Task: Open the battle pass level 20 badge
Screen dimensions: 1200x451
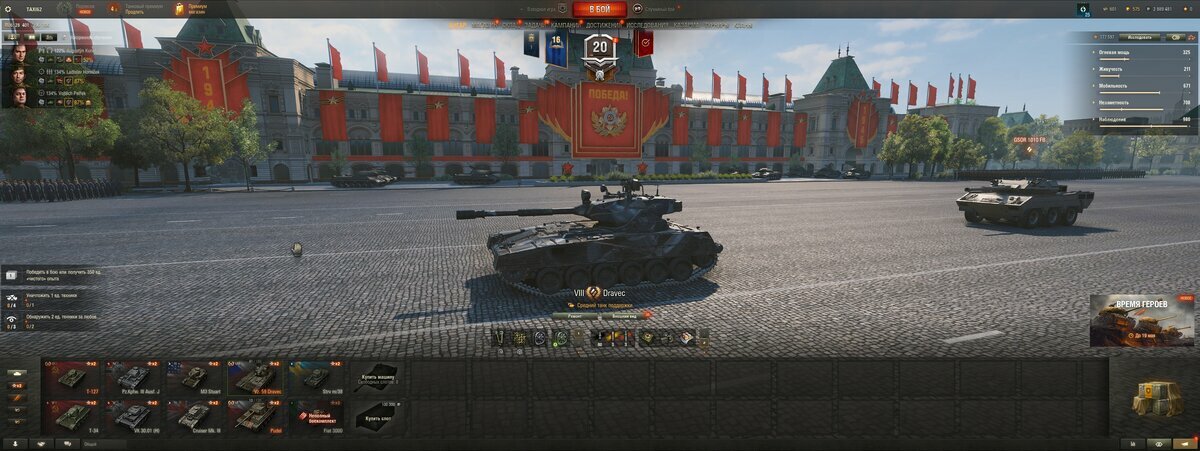Action: (x=600, y=49)
